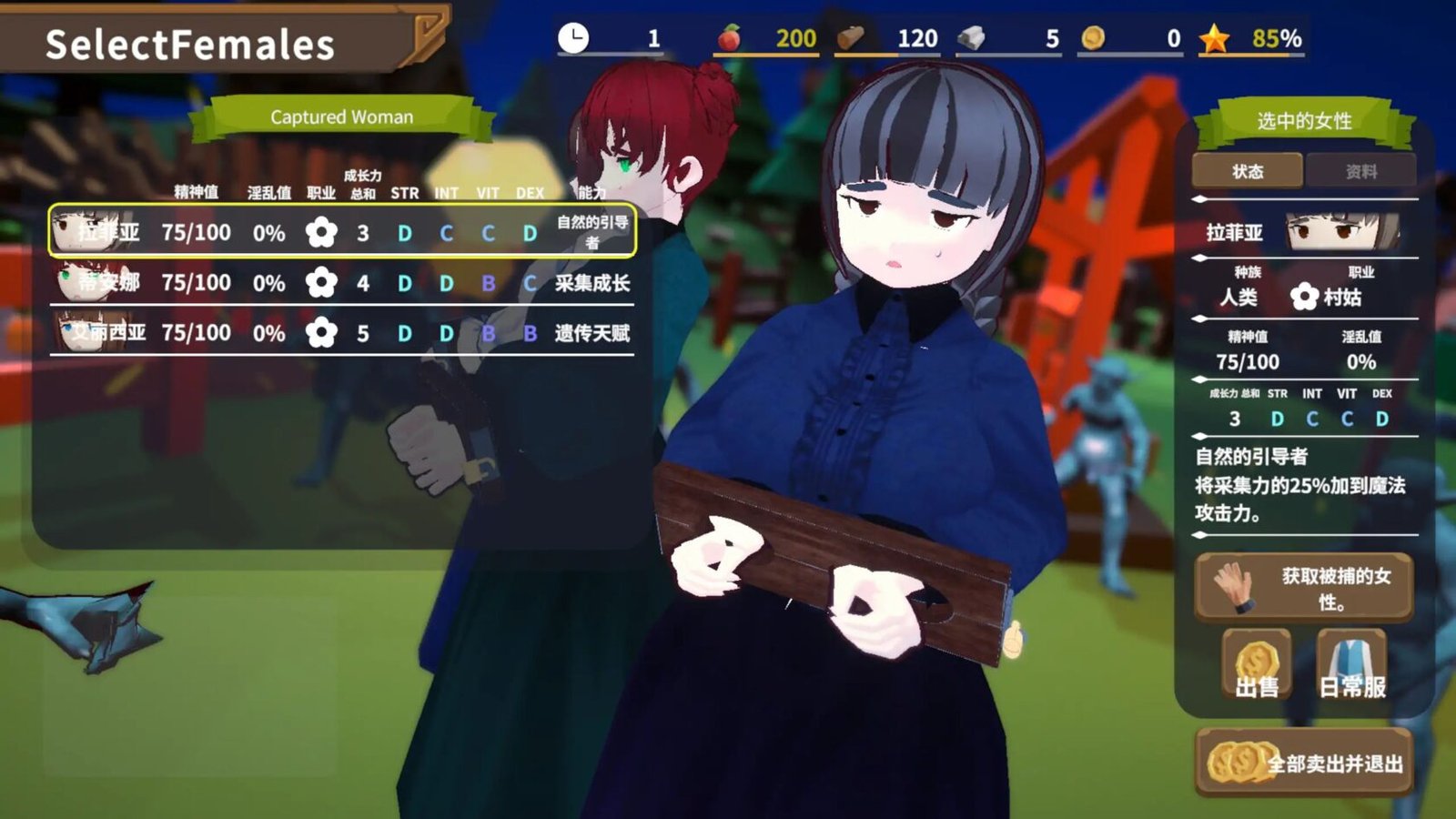Pick the row with 遗传天赋 ability
This screenshot has height=819, width=1456.
(341, 333)
